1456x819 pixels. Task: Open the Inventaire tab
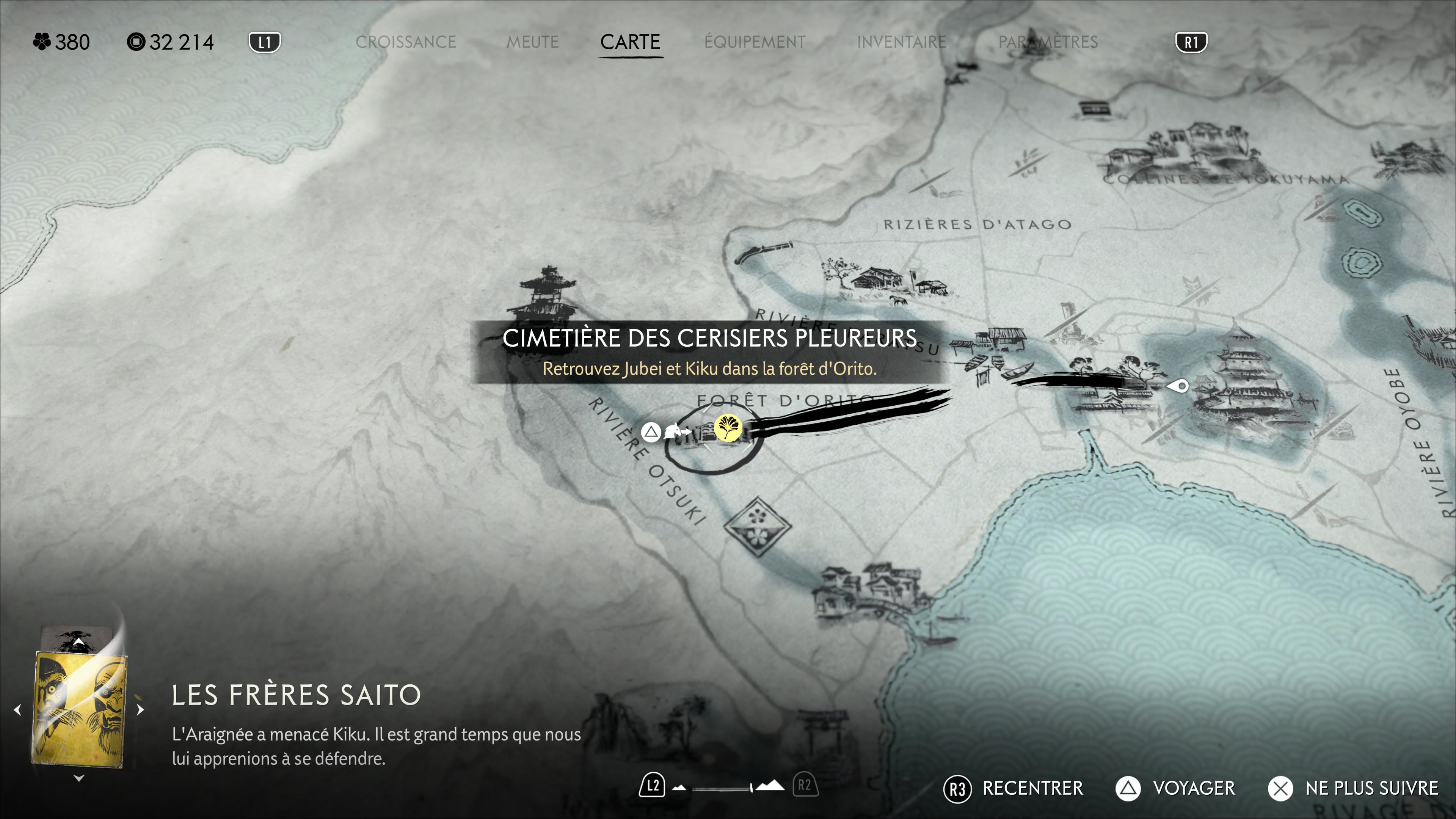[901, 42]
